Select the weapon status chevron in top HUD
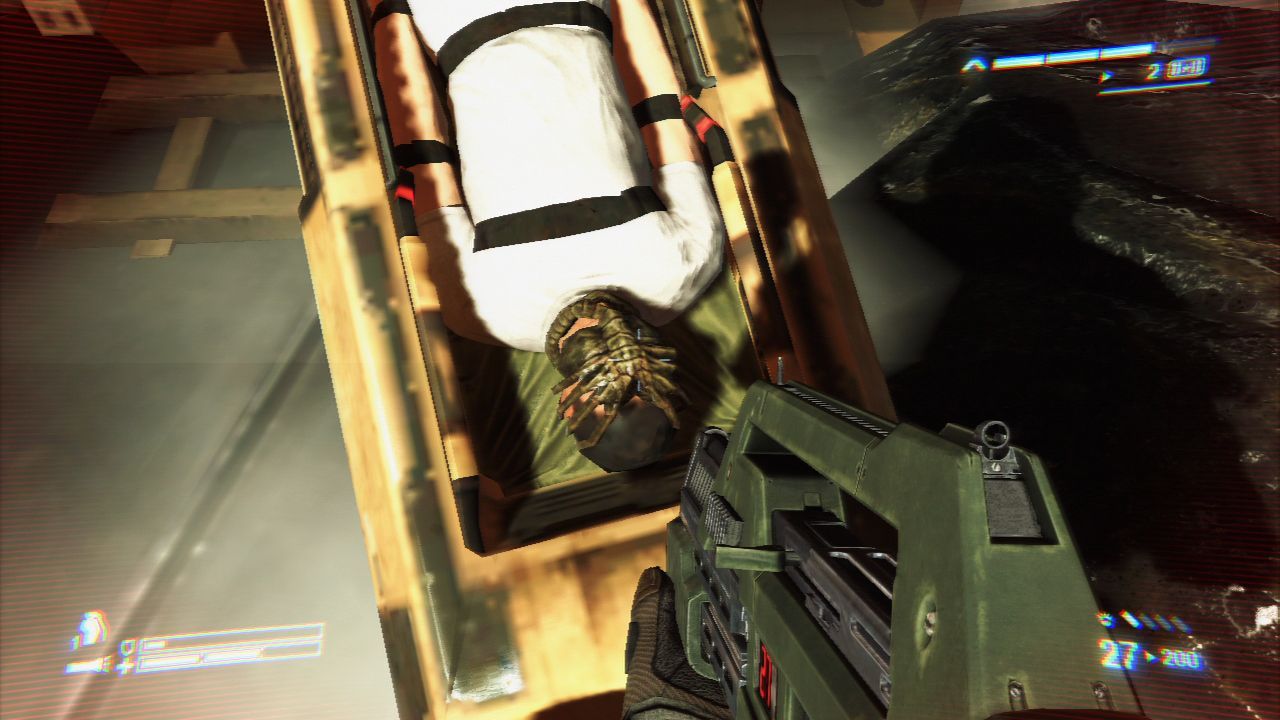Image resolution: width=1280 pixels, height=720 pixels. click(972, 65)
